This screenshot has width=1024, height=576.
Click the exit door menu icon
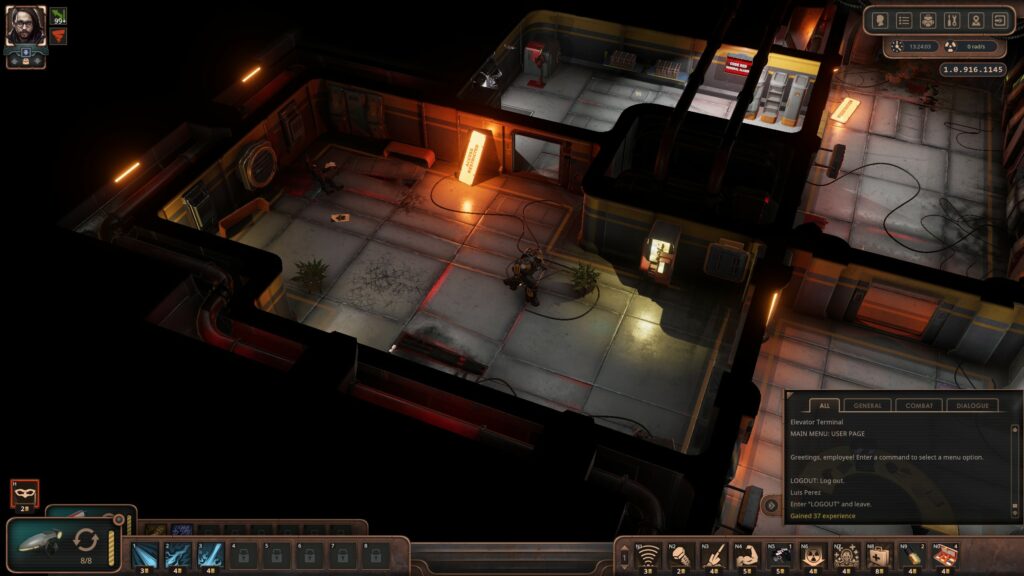point(998,20)
